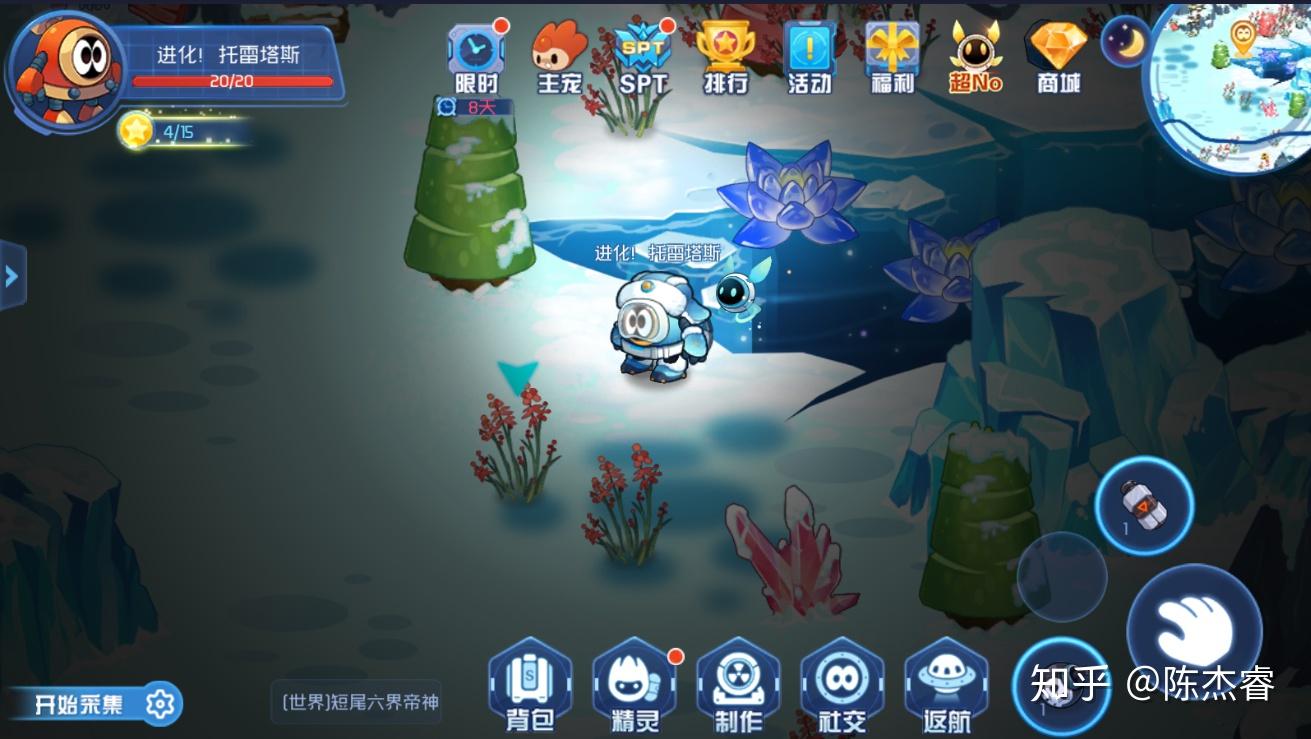Open the 福利 gift box rewards
Image resolution: width=1311 pixels, height=739 pixels.
tap(892, 56)
